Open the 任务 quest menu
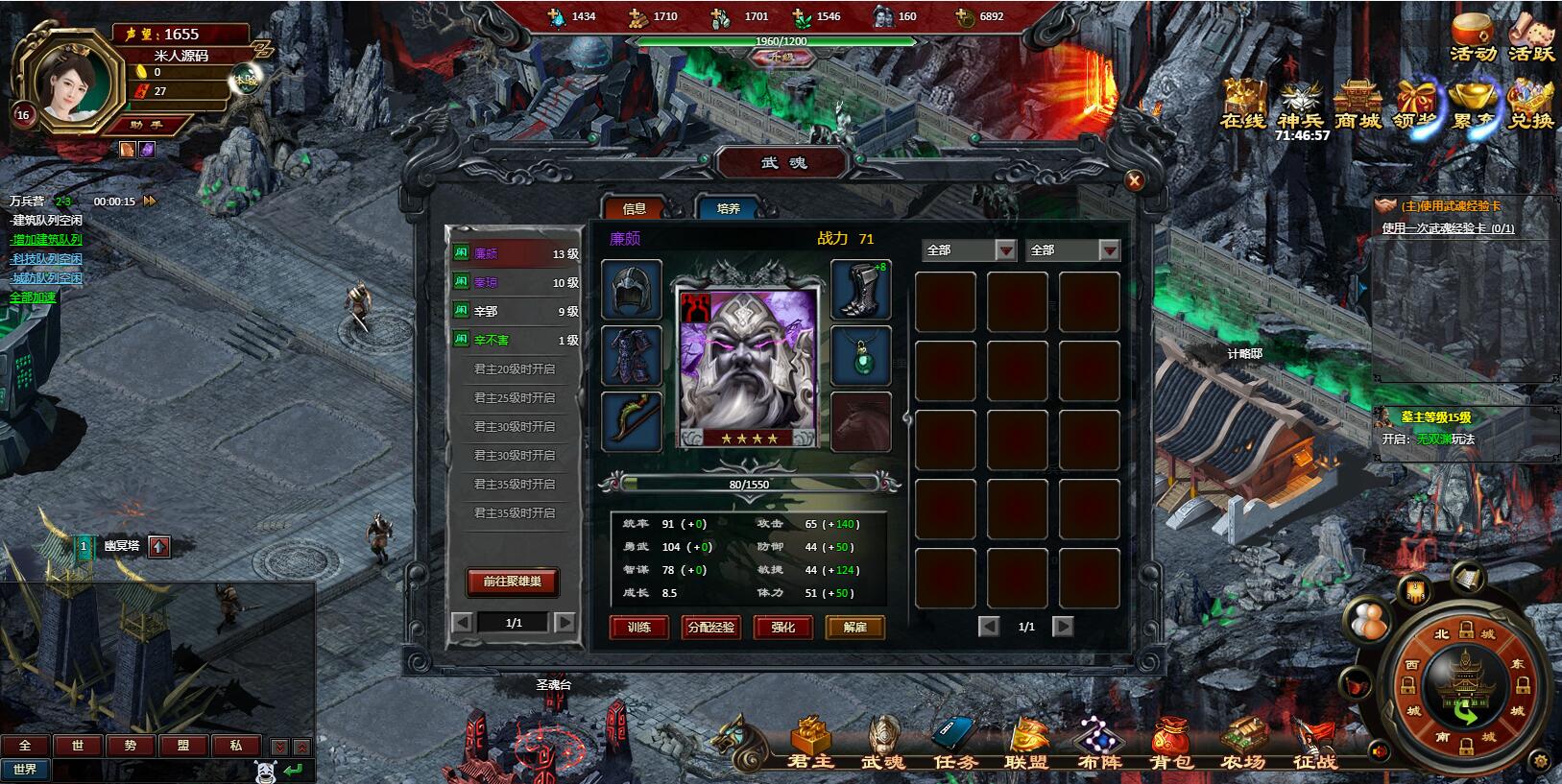This screenshot has width=1562, height=784. [955, 746]
